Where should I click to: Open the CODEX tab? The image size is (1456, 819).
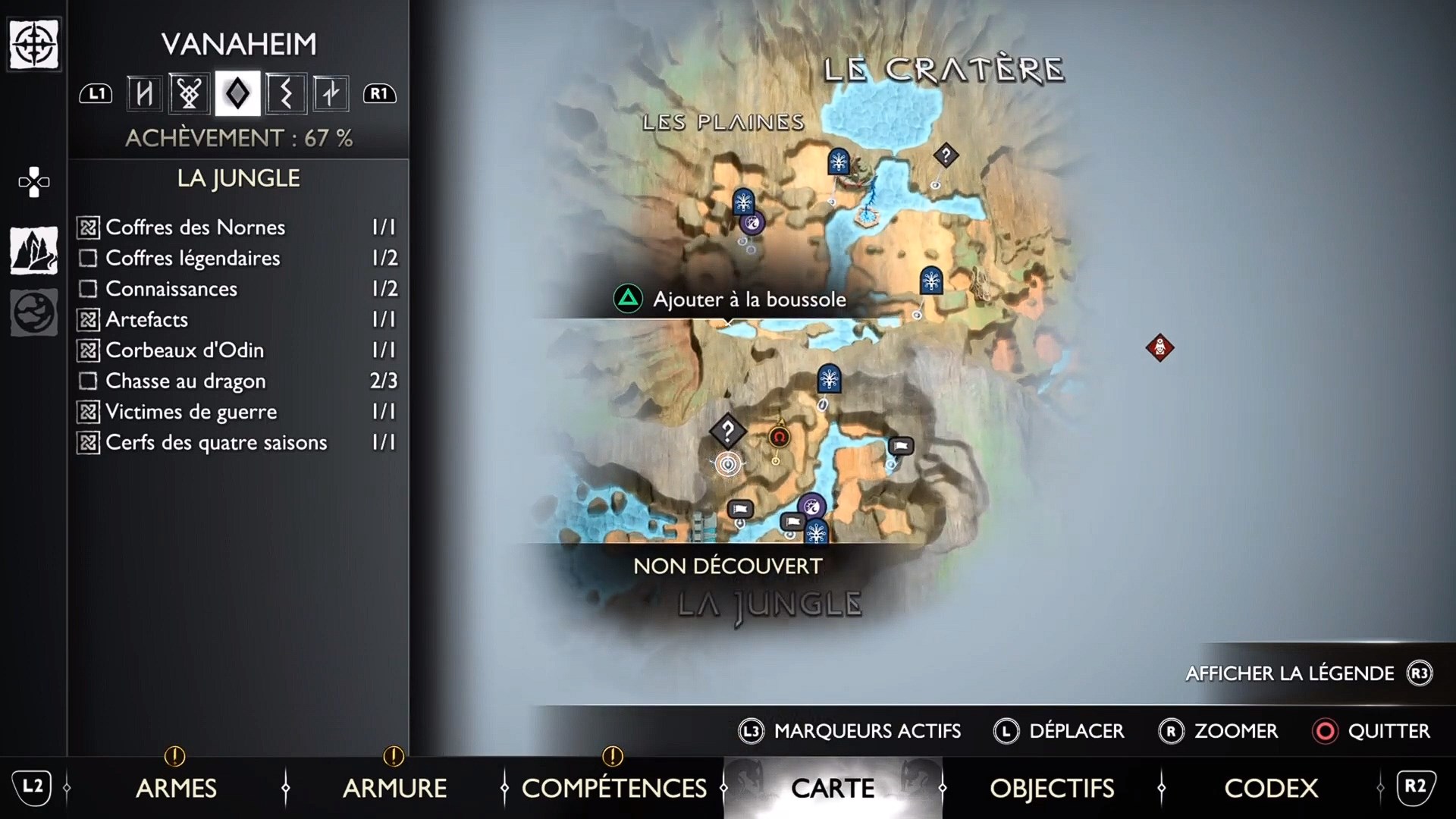(x=1270, y=789)
